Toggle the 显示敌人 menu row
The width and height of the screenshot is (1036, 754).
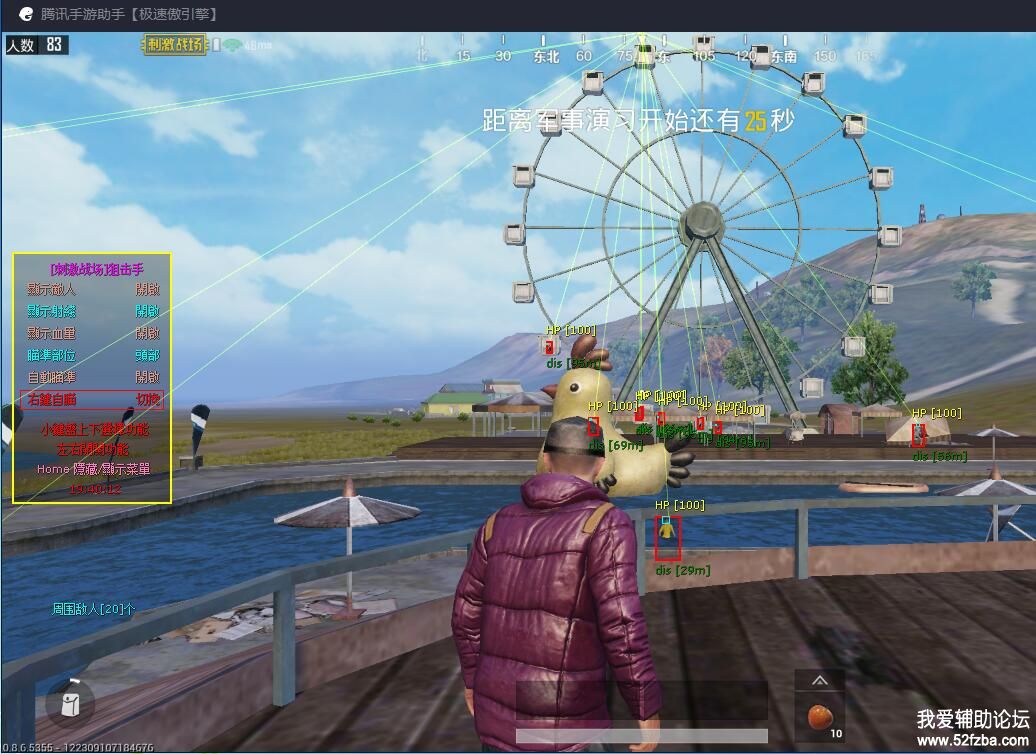click(92, 289)
